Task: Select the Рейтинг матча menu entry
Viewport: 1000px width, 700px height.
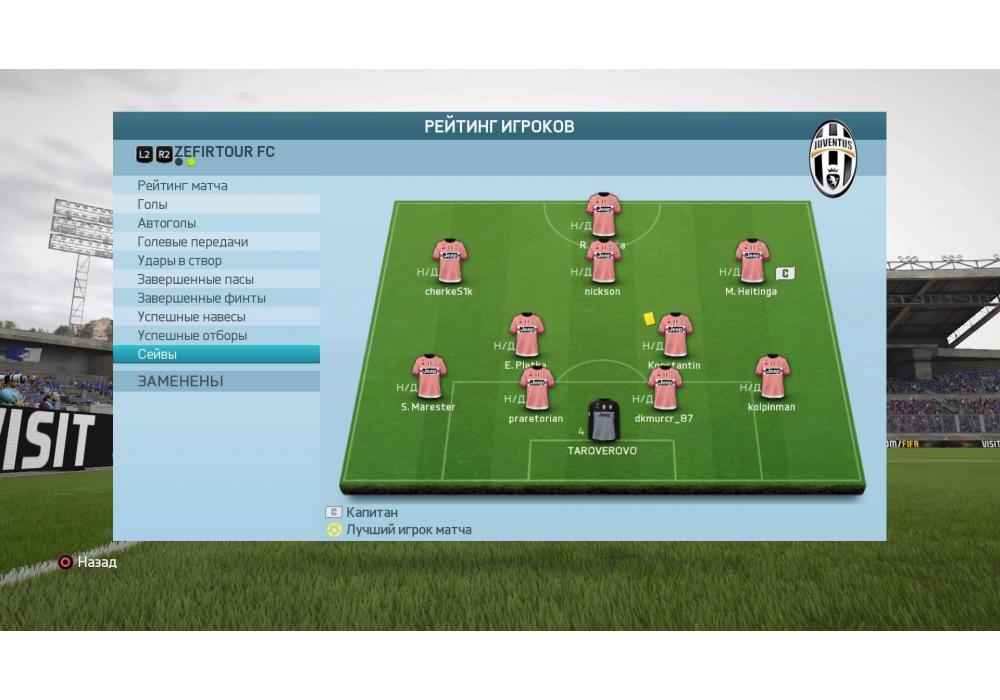Action: coord(183,186)
